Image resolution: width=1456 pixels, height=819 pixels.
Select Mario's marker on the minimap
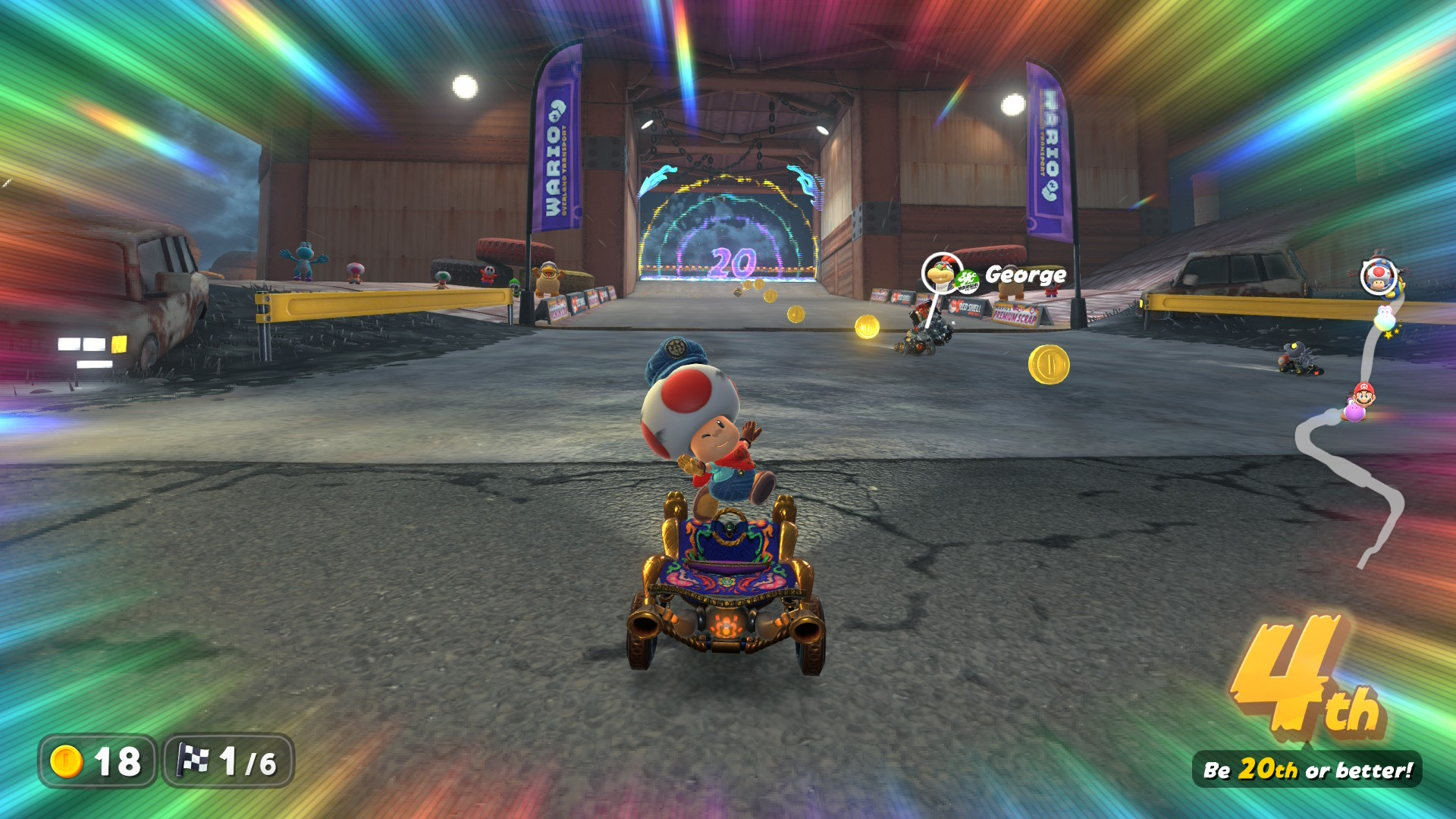pyautogui.click(x=1363, y=394)
